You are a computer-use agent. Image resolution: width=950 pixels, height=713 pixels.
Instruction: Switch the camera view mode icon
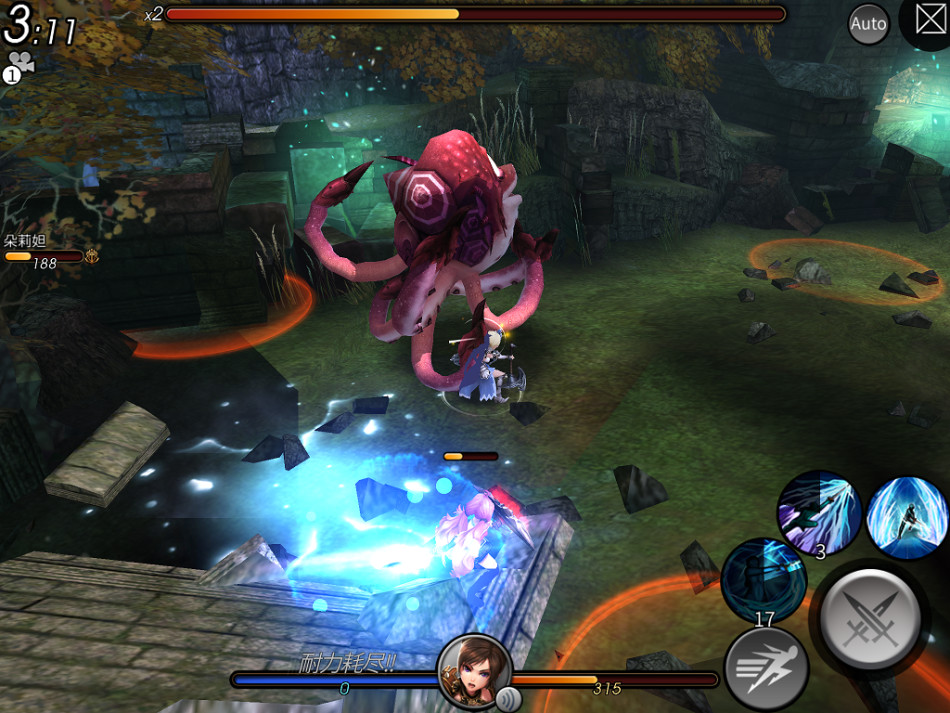click(19, 65)
